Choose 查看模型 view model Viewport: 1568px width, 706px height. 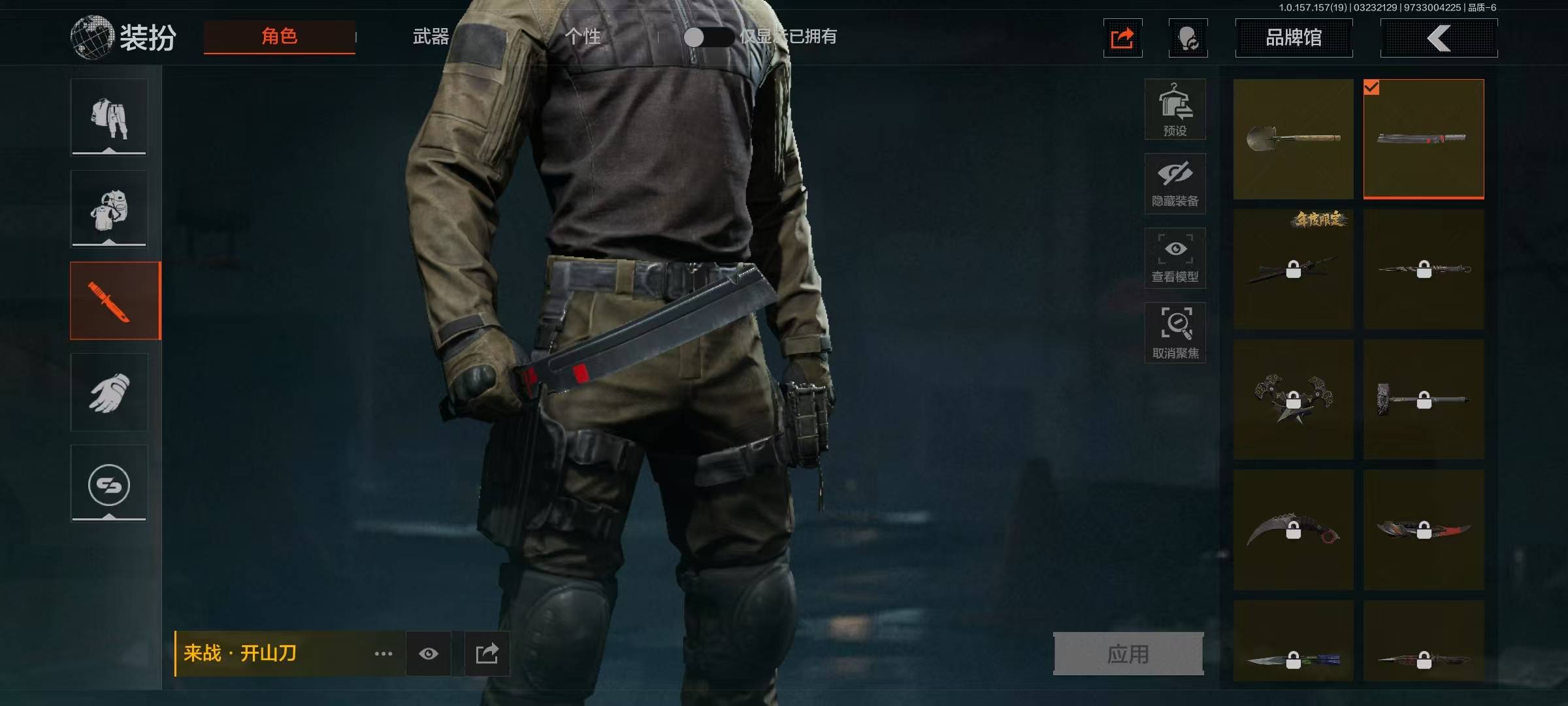coord(1175,258)
